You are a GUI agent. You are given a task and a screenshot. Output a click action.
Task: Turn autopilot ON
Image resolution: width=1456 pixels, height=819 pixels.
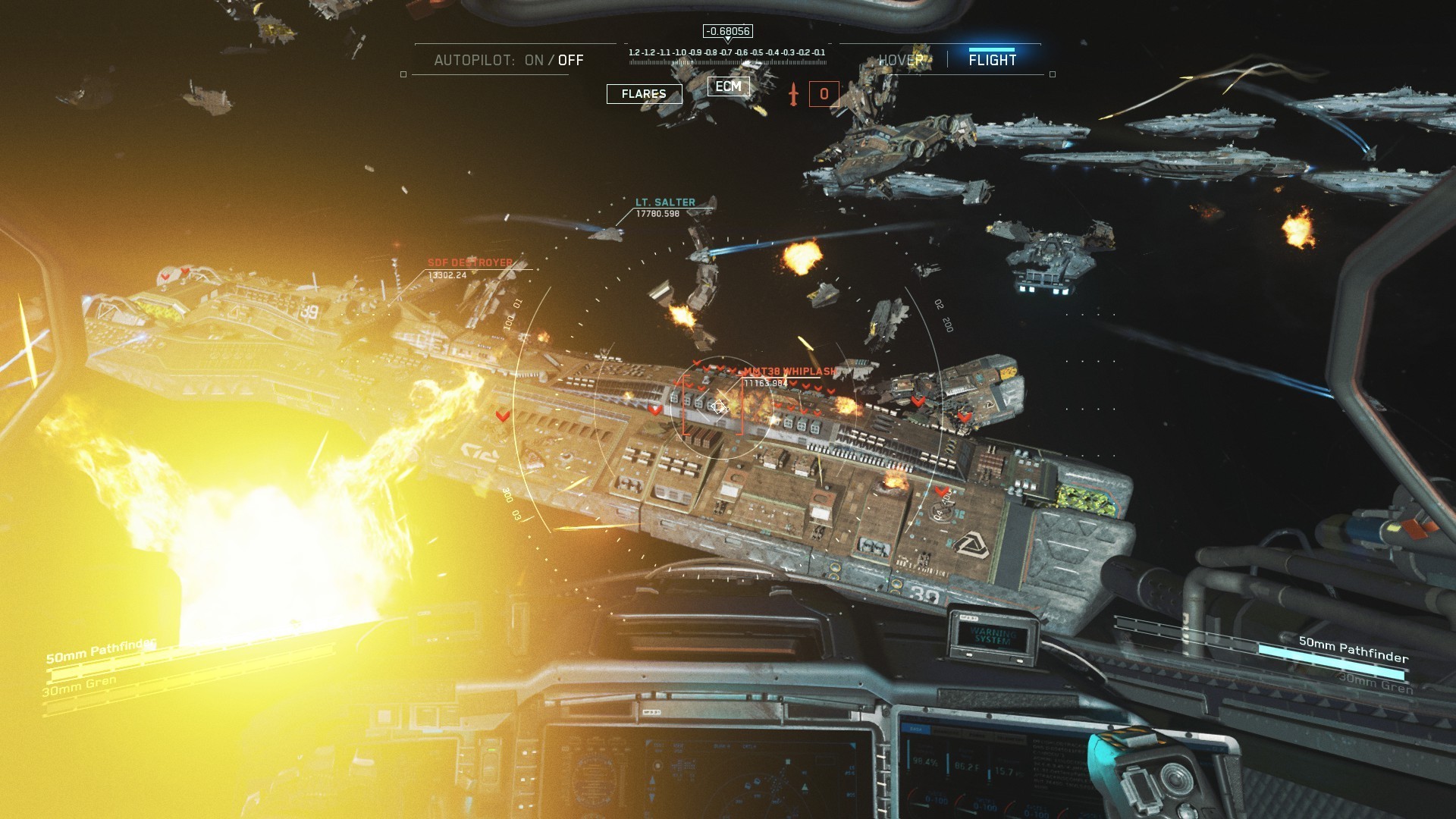pyautogui.click(x=534, y=60)
